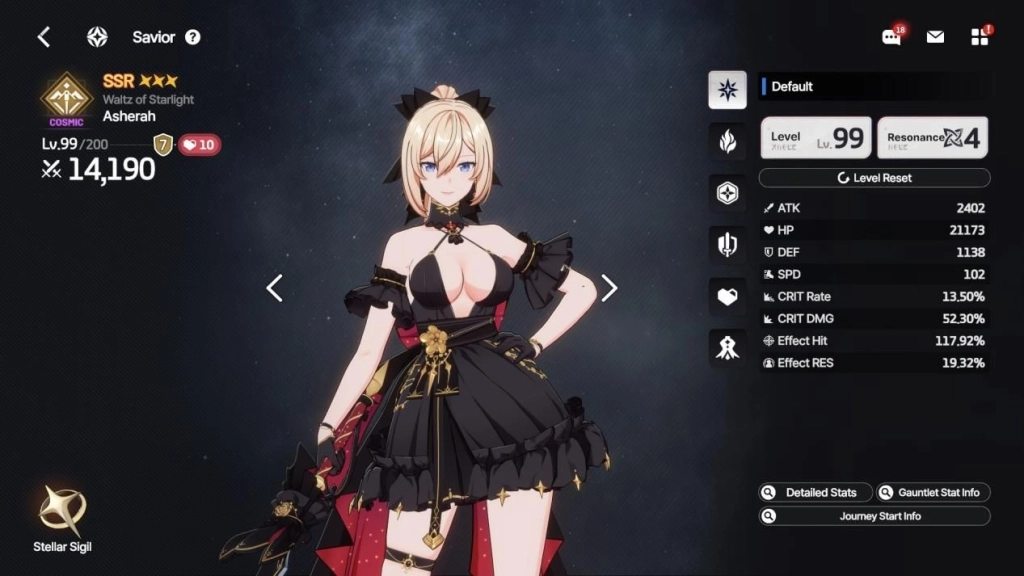The width and height of the screenshot is (1024, 576).
Task: Click the Level Reset button
Action: pyautogui.click(x=874, y=178)
